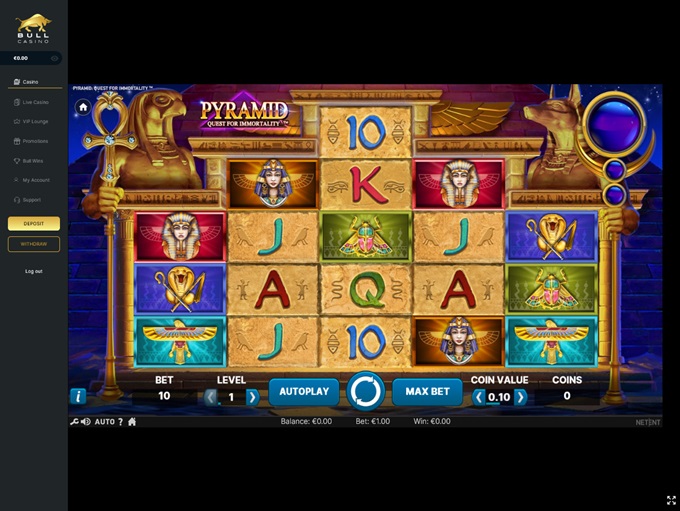Click the home icon above the reels

83,106
